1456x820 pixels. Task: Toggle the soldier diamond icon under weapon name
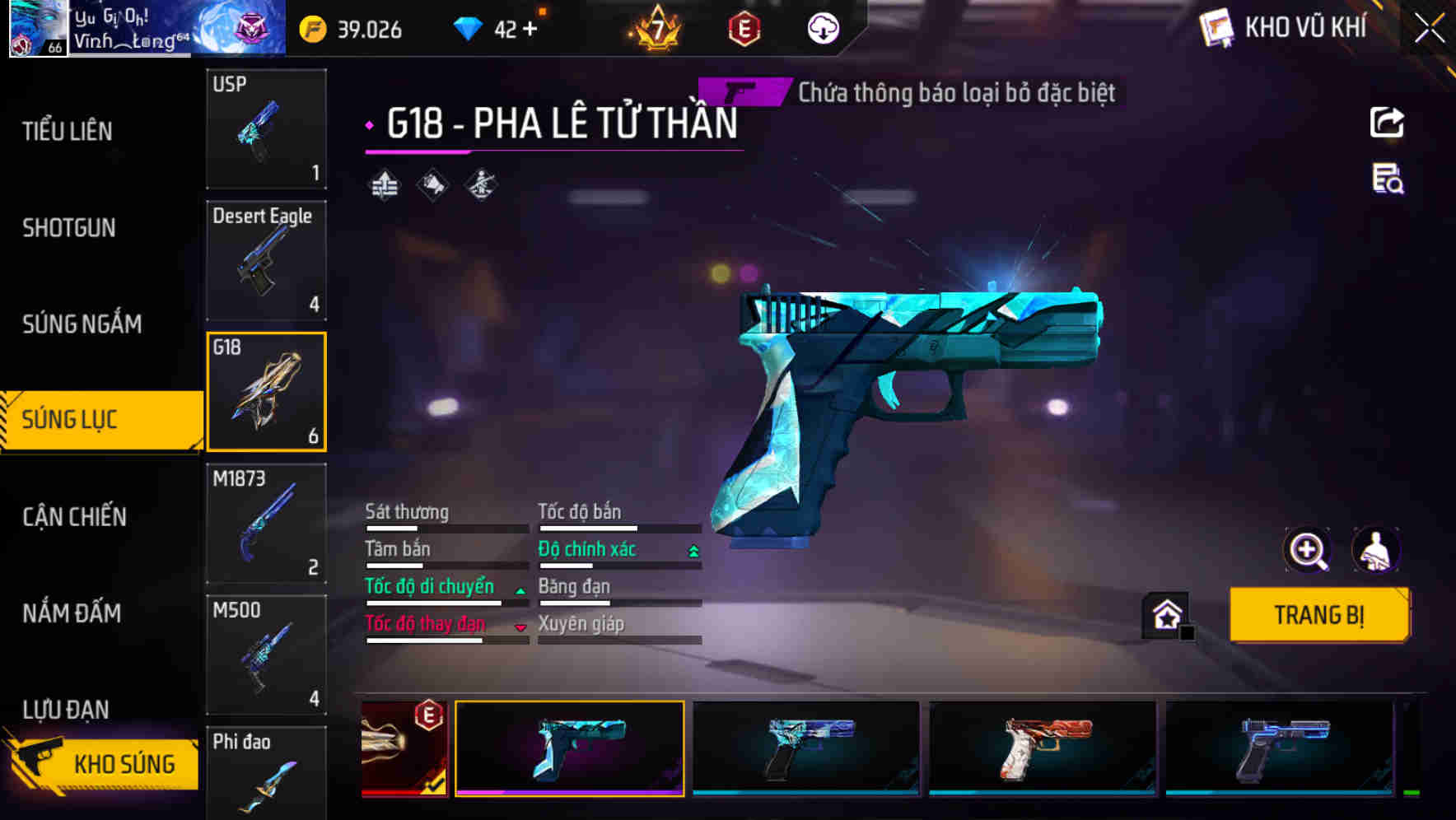[481, 184]
